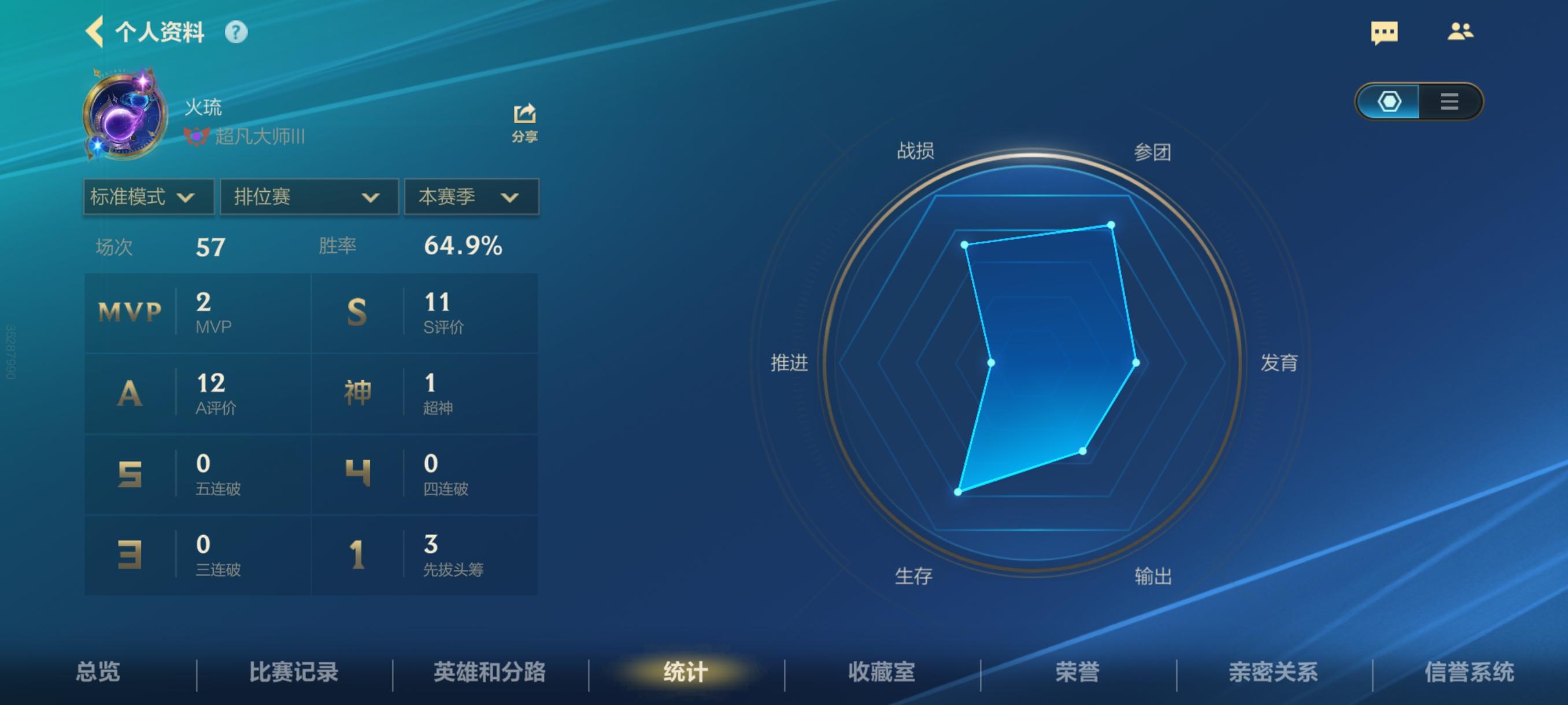Switch to the 比赛记录 tab
The height and width of the screenshot is (705, 1568).
(x=293, y=673)
